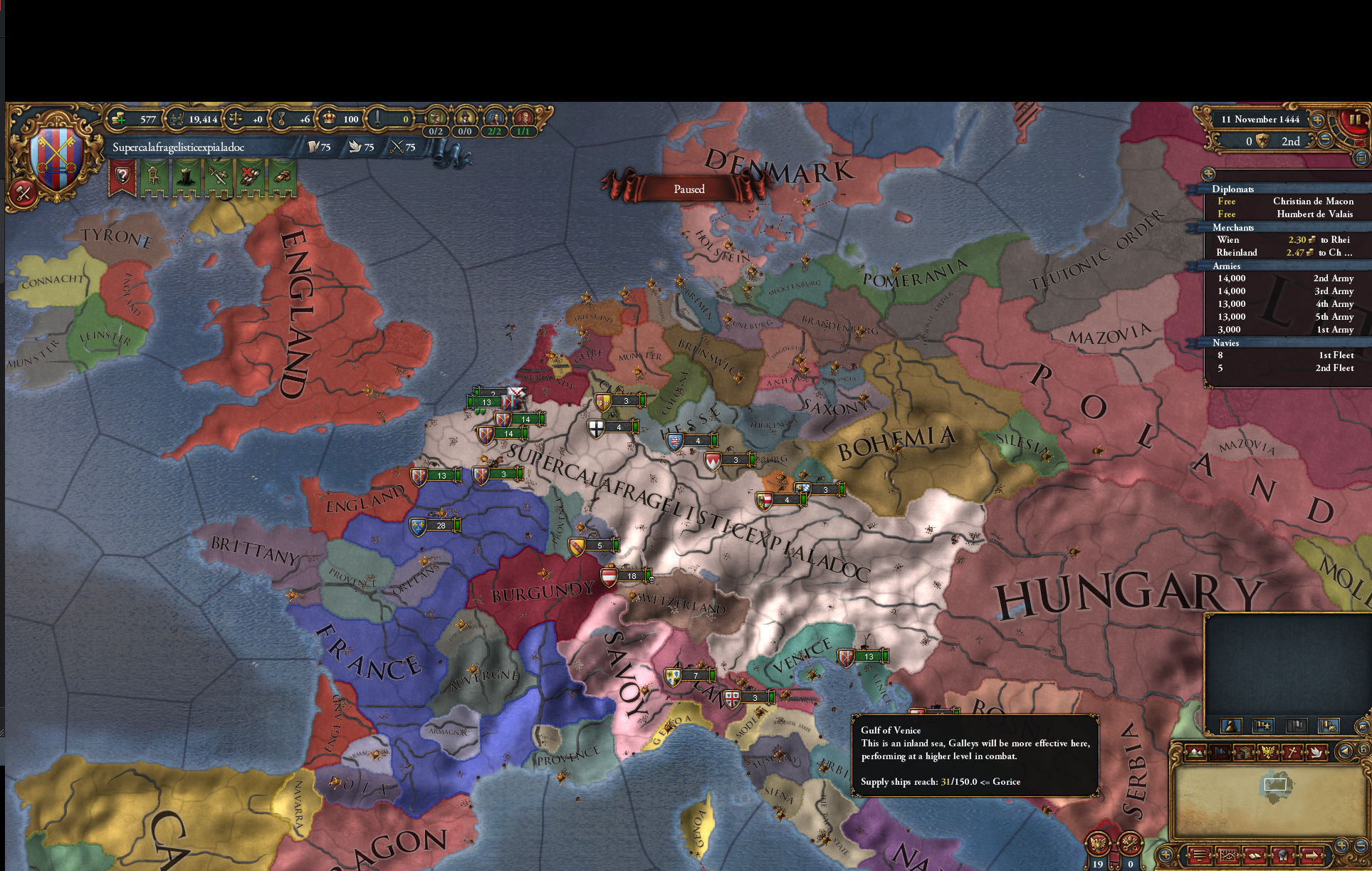
Task: Click the minimap to move the camera
Action: pyautogui.click(x=1274, y=786)
